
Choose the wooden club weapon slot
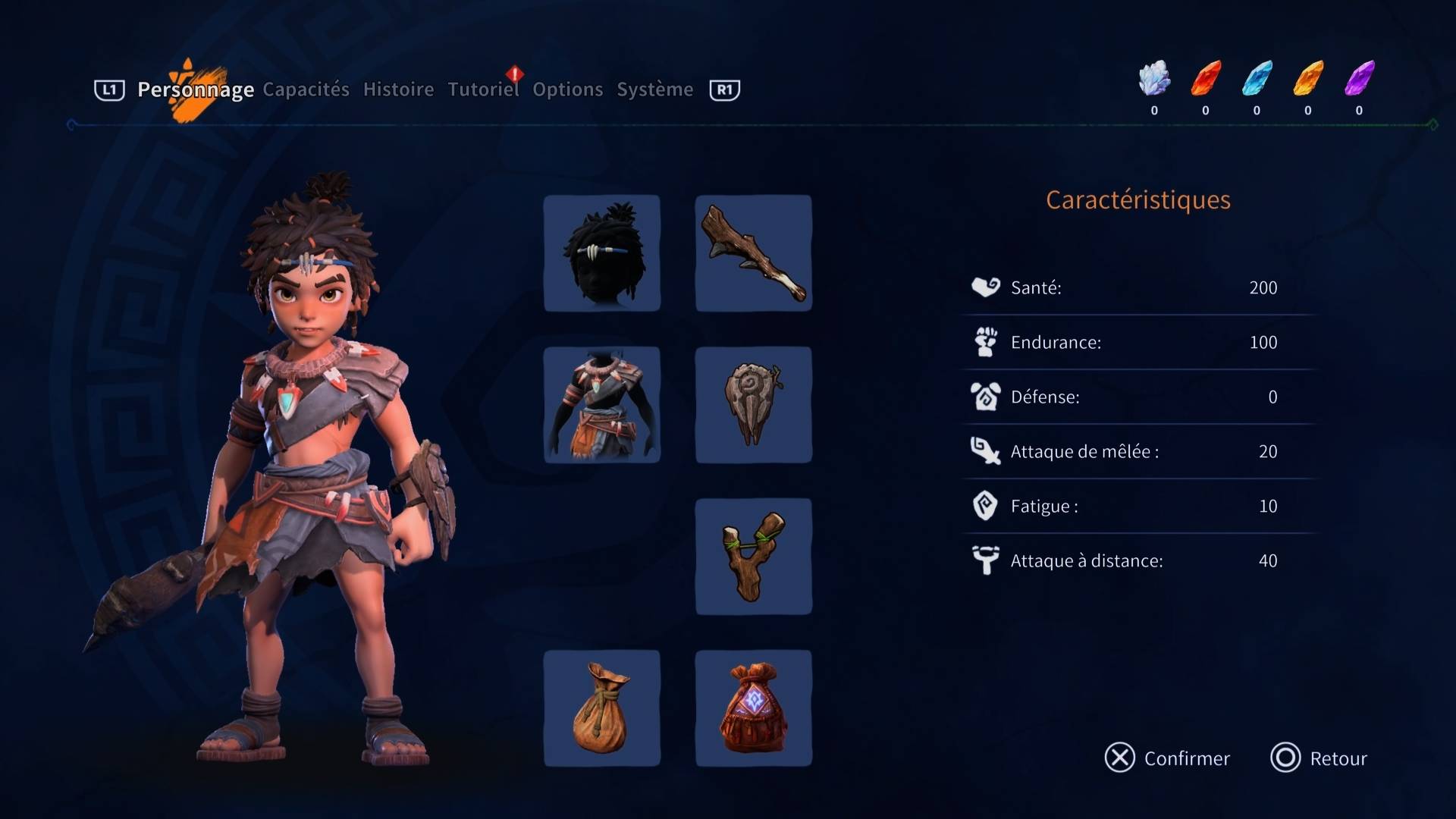click(x=754, y=253)
